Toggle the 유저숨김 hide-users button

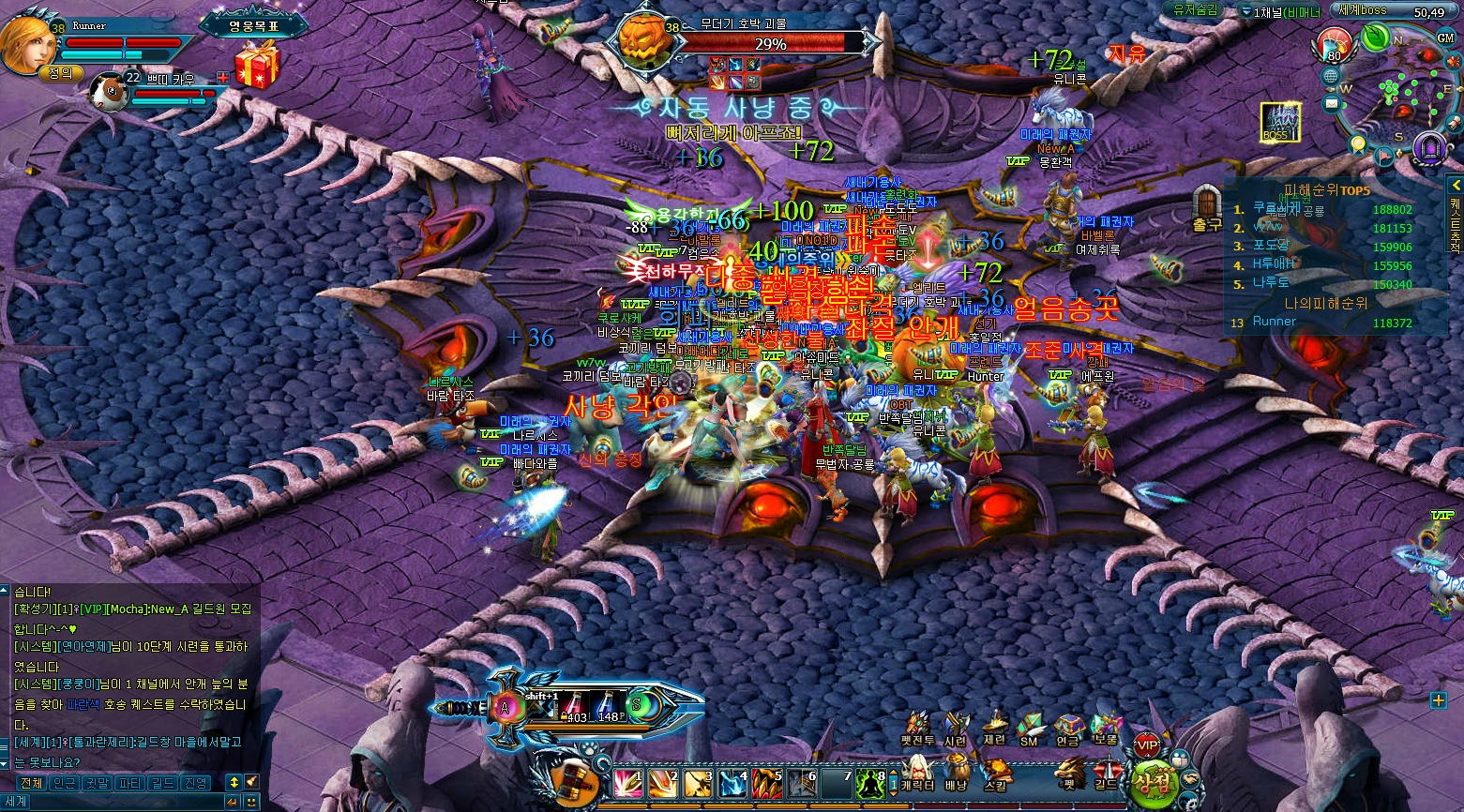point(1194,10)
